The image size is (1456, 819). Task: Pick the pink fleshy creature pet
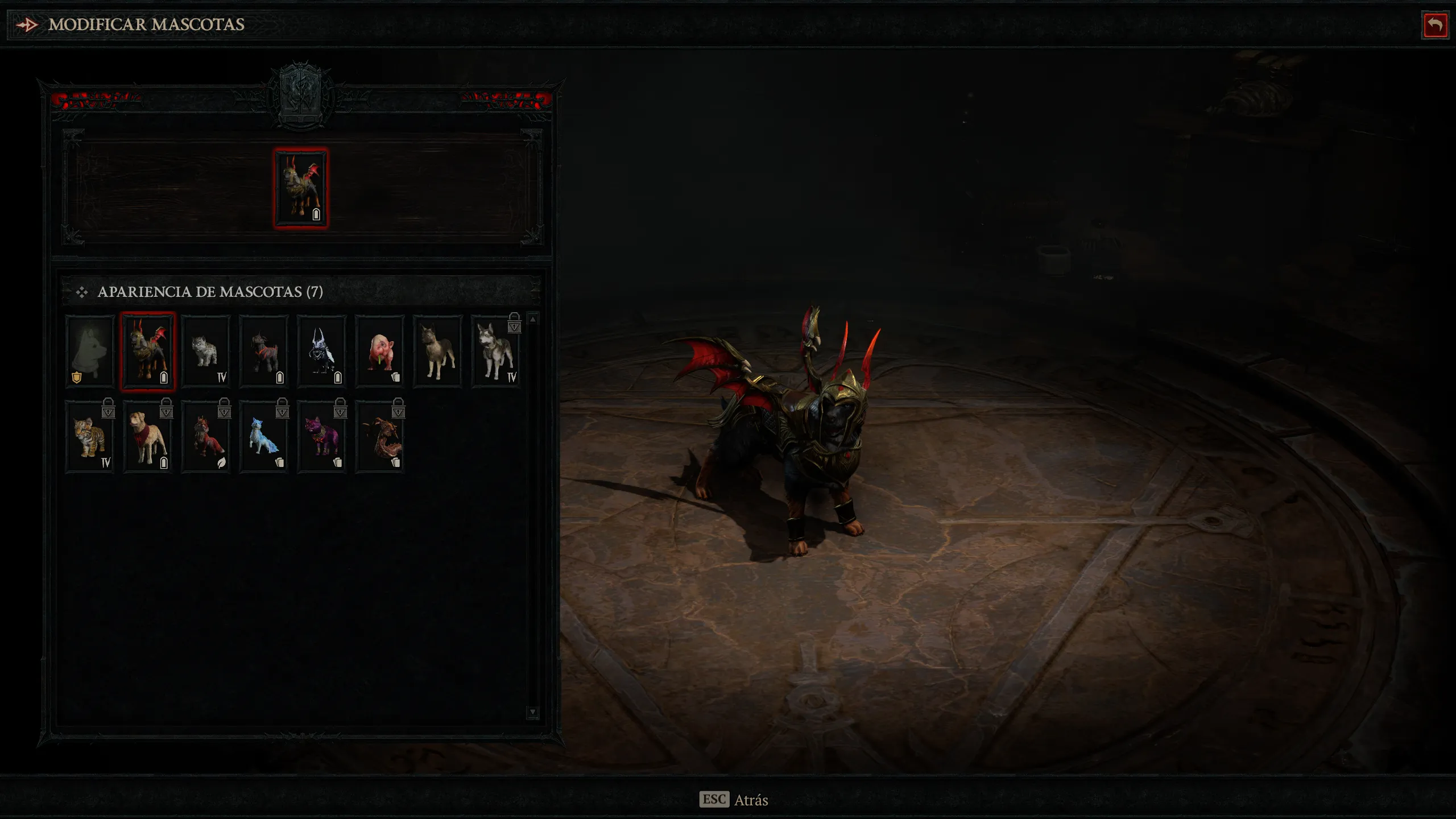pos(380,351)
